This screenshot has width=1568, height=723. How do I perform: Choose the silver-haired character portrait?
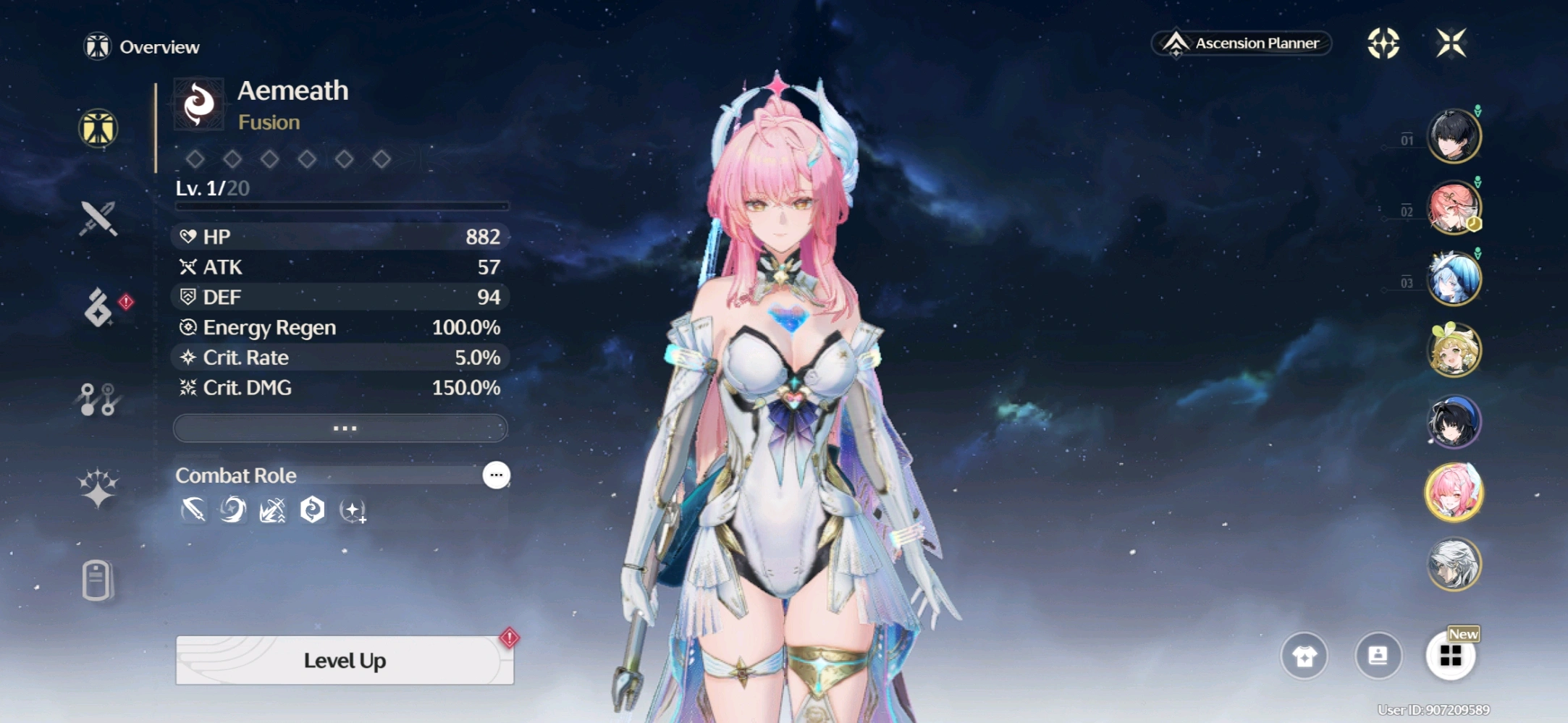(x=1453, y=565)
